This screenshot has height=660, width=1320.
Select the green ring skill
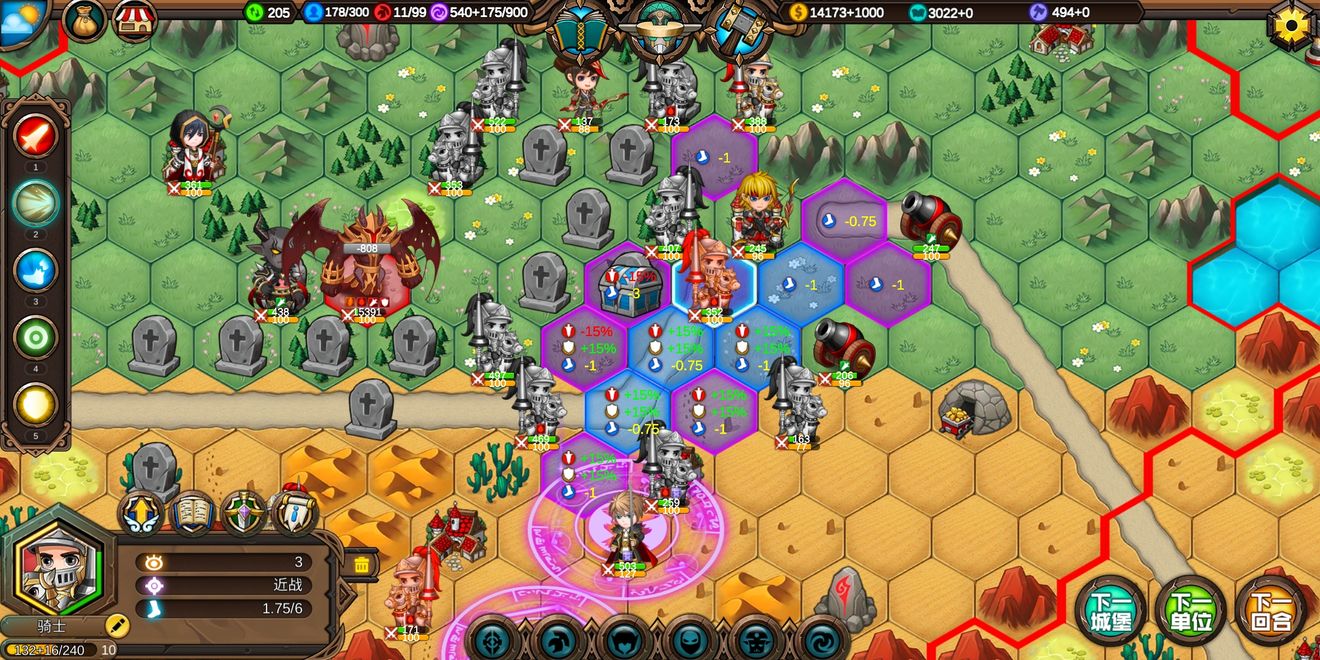36,338
